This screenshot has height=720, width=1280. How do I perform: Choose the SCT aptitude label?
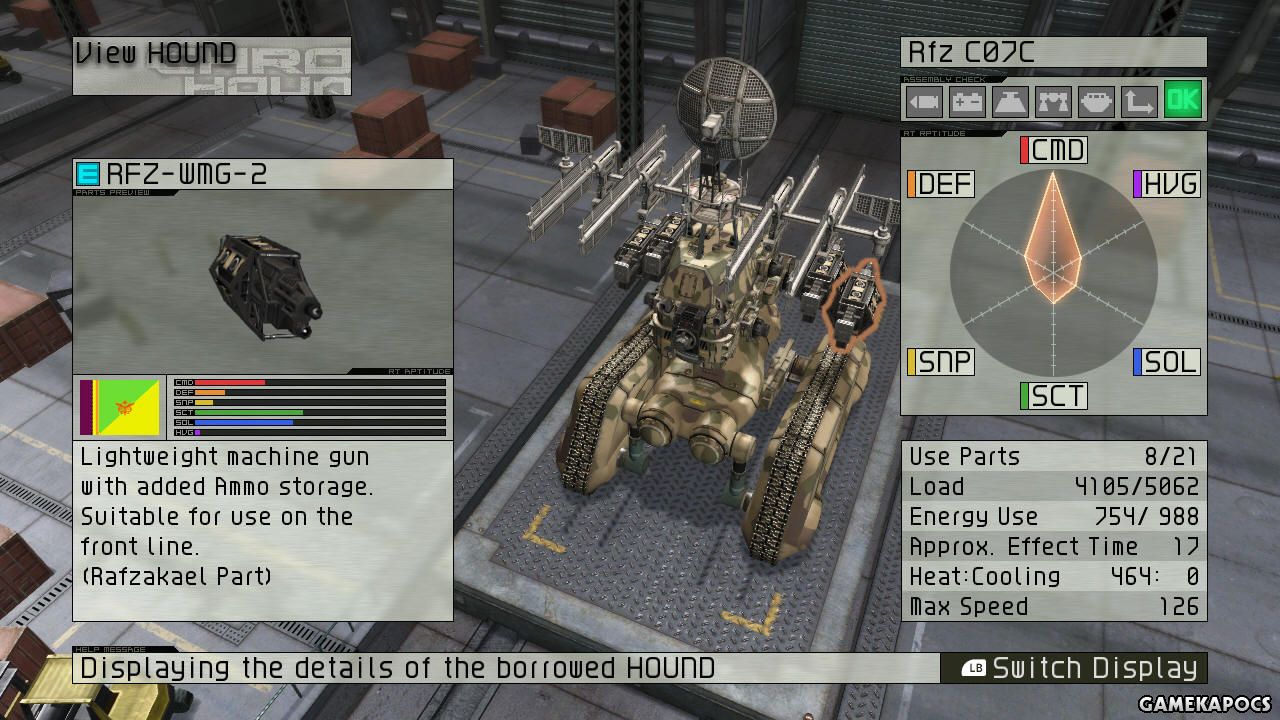1054,396
